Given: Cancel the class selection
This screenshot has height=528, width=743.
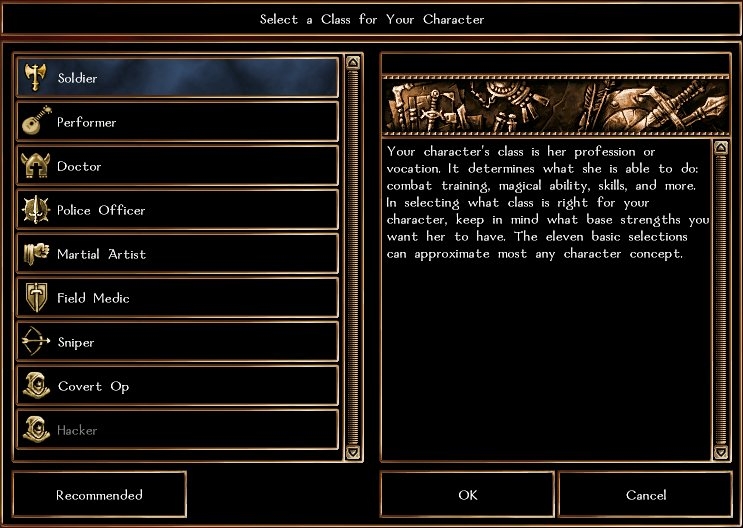Looking at the screenshot, I should coord(645,495).
